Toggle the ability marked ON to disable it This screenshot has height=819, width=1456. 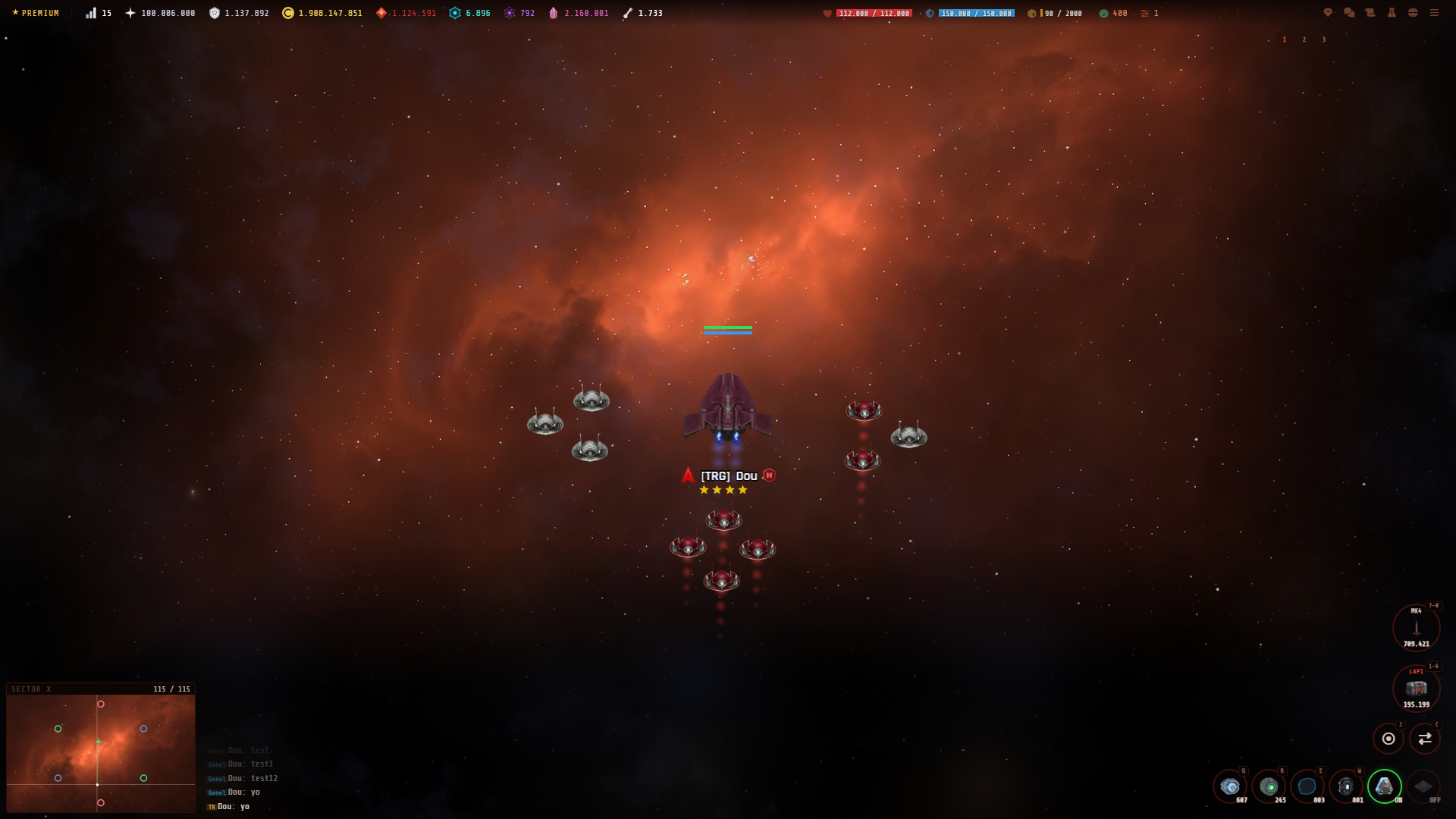coord(1383,786)
